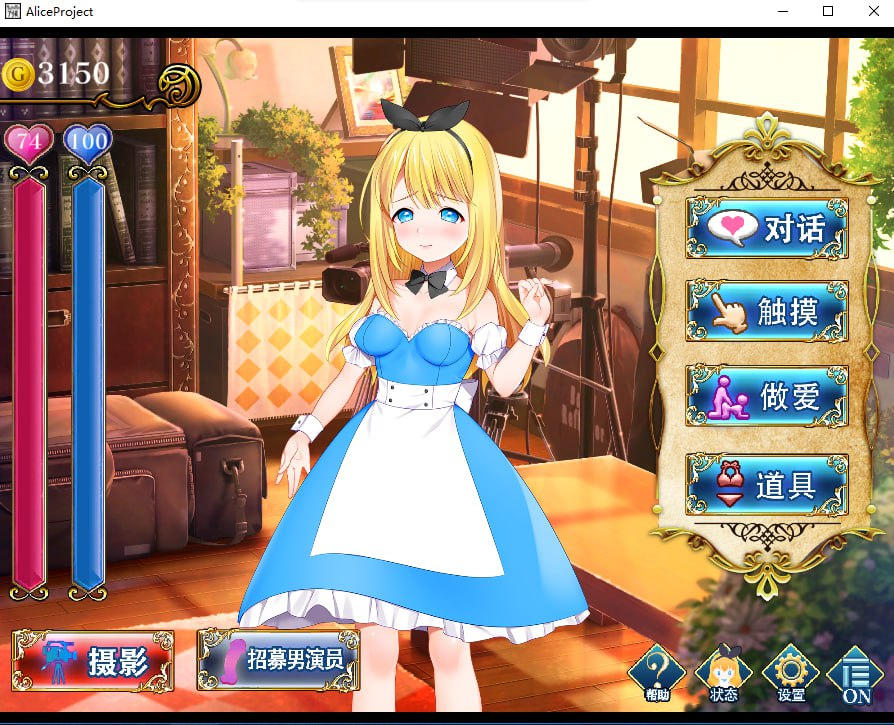Viewport: 894px width, 725px height.
Task: Show the 帮助 help screen
Action: tap(656, 673)
